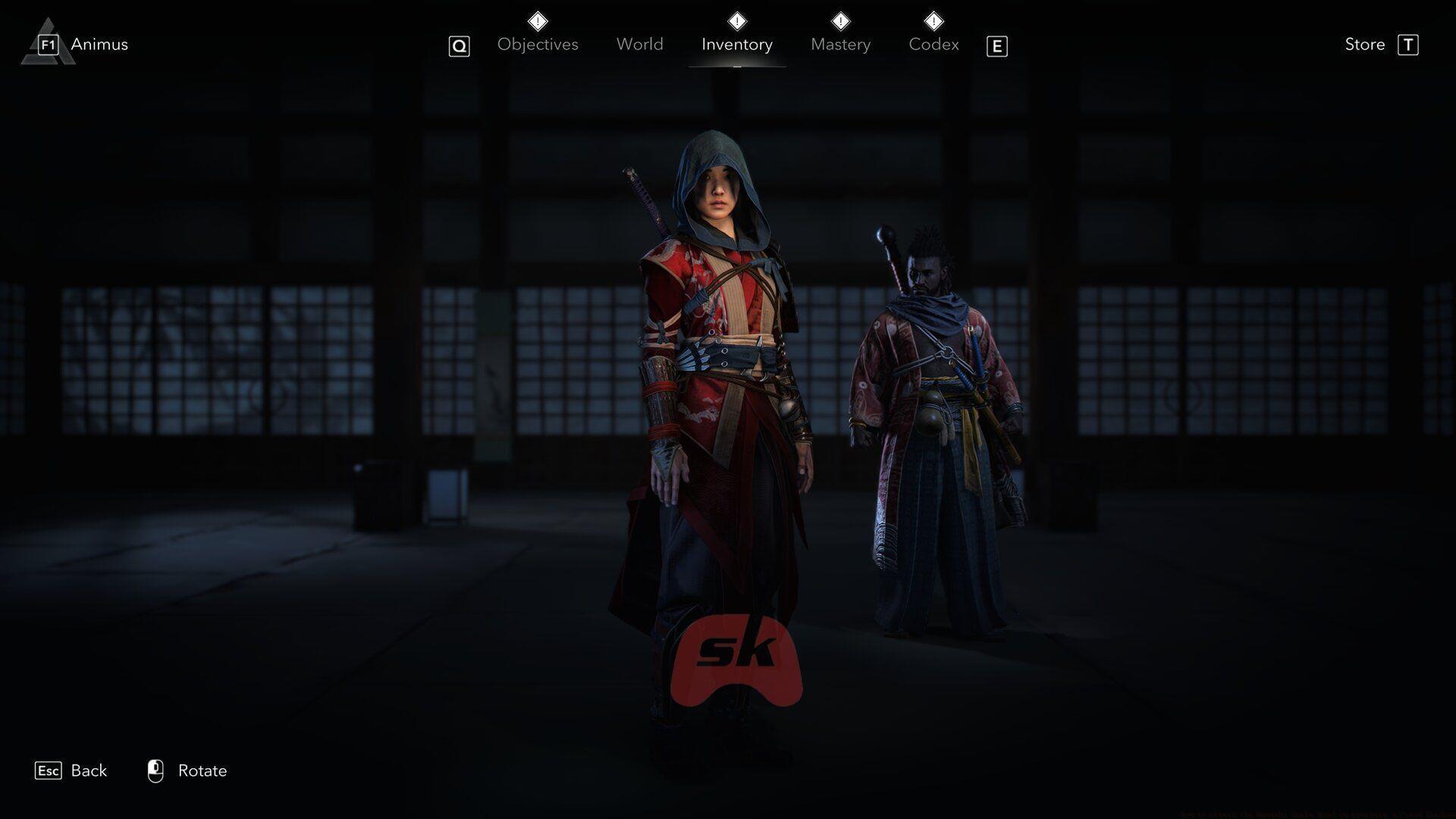
Task: Click the E key cycle icon
Action: [x=997, y=45]
